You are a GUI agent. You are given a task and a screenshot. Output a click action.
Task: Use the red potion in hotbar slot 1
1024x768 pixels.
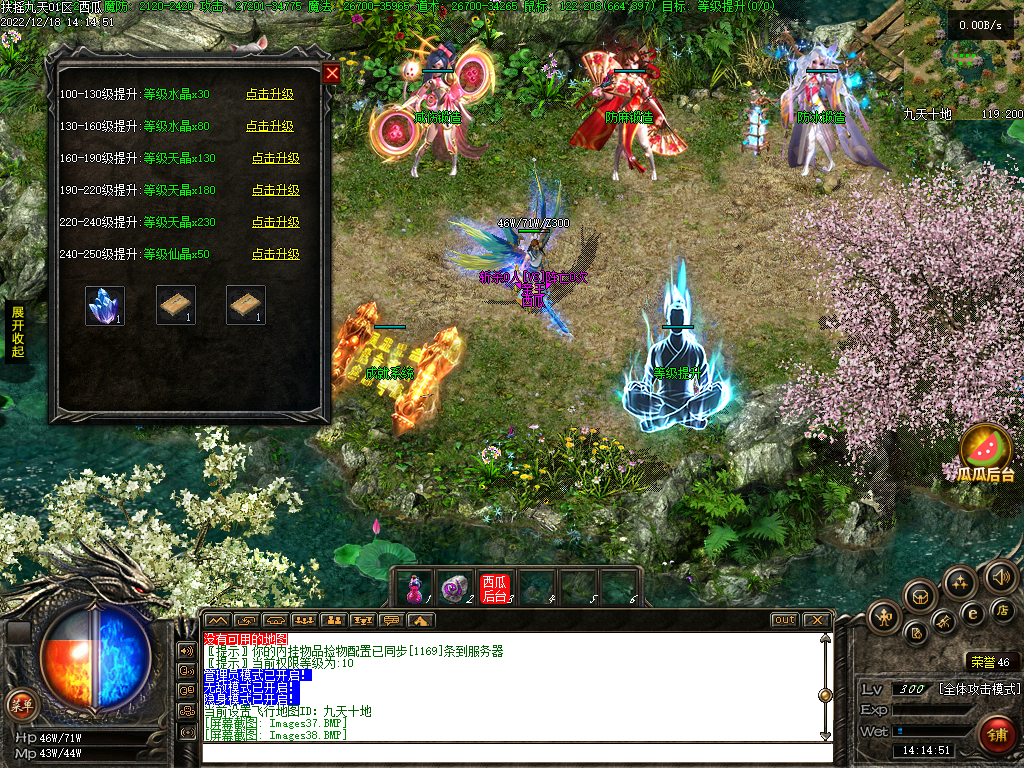point(415,588)
